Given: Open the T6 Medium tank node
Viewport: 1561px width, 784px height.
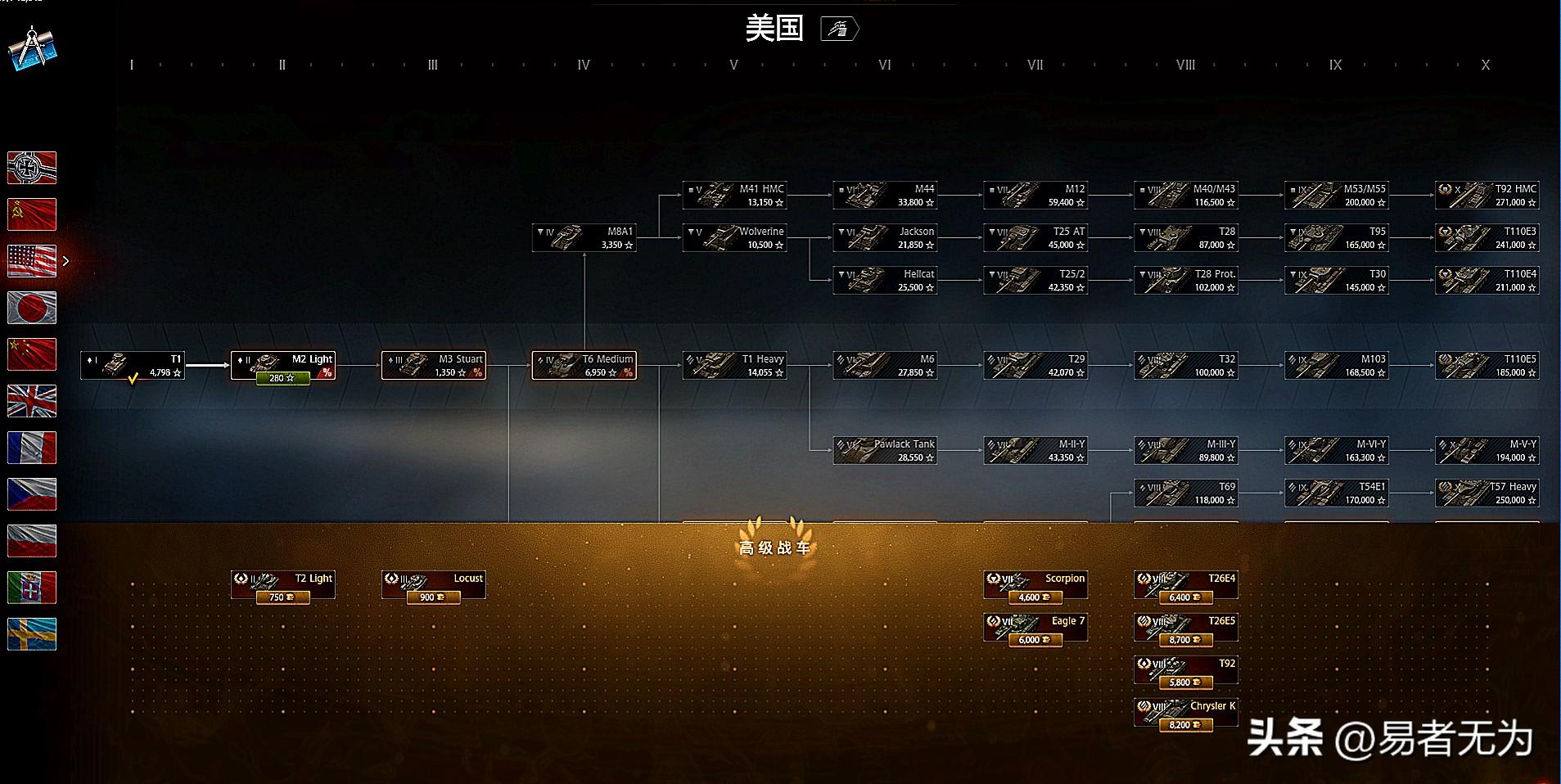Looking at the screenshot, I should [584, 365].
